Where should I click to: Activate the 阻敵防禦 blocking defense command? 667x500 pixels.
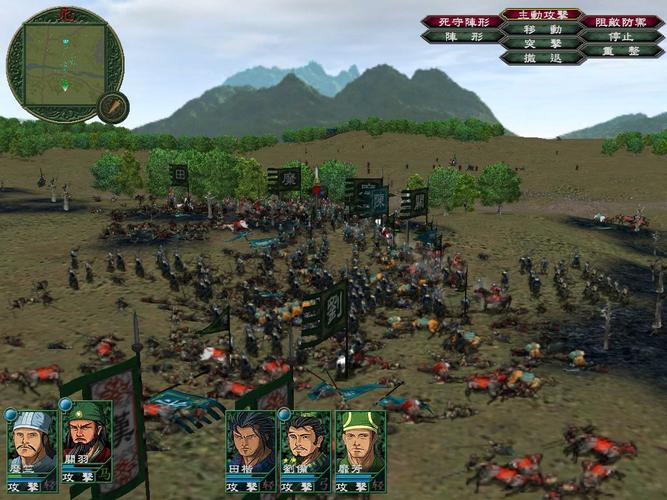point(621,21)
